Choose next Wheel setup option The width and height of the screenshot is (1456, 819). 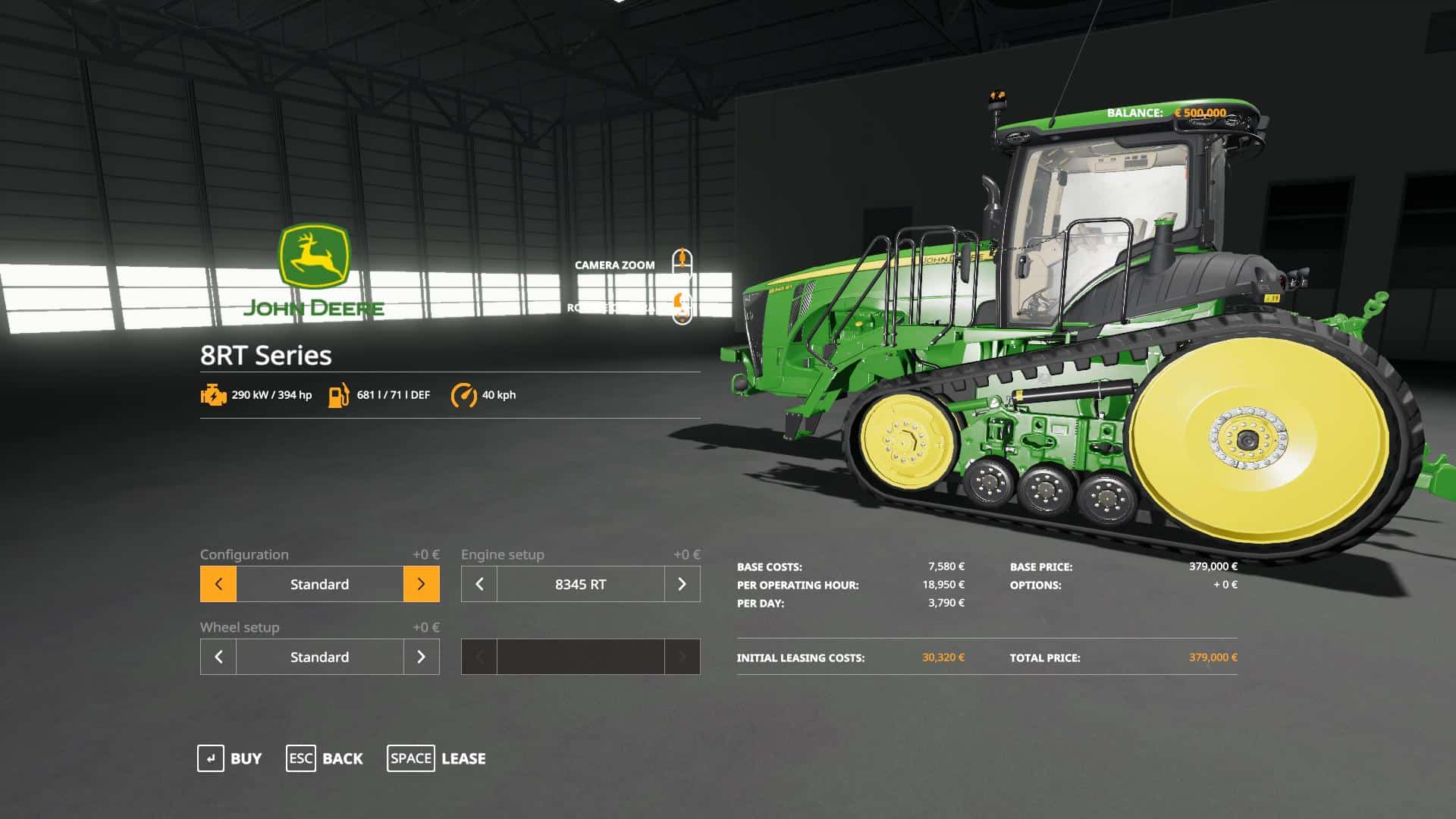(x=422, y=657)
